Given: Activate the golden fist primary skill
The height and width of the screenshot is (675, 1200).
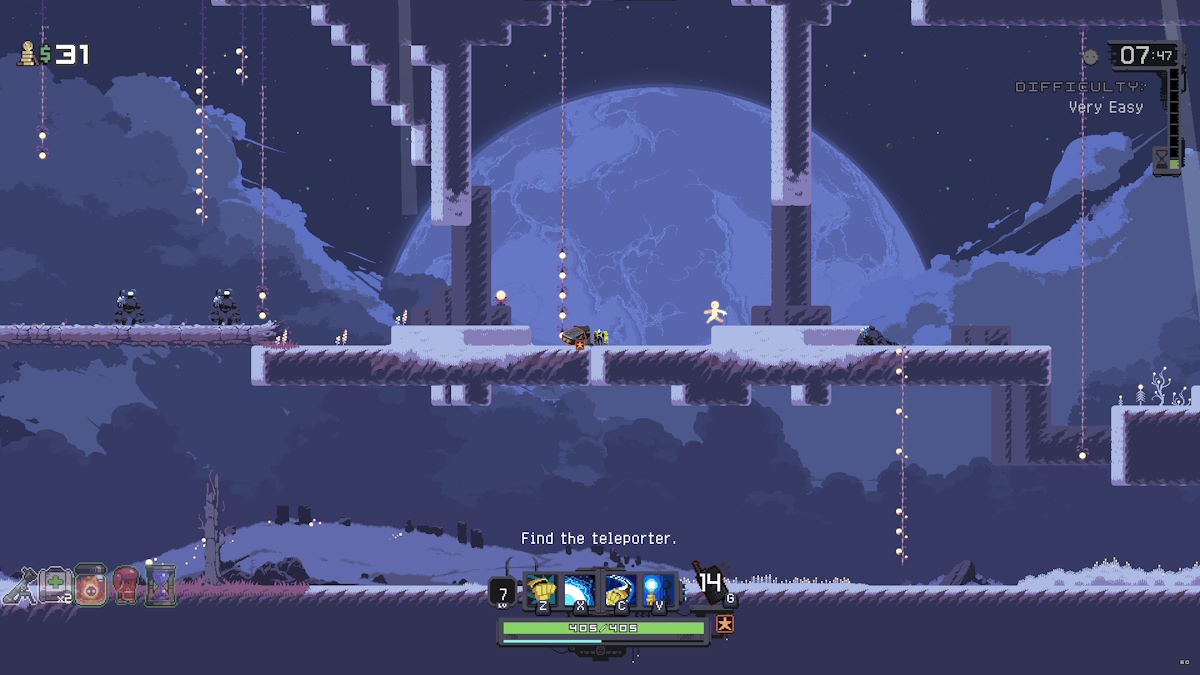Looking at the screenshot, I should [x=541, y=589].
